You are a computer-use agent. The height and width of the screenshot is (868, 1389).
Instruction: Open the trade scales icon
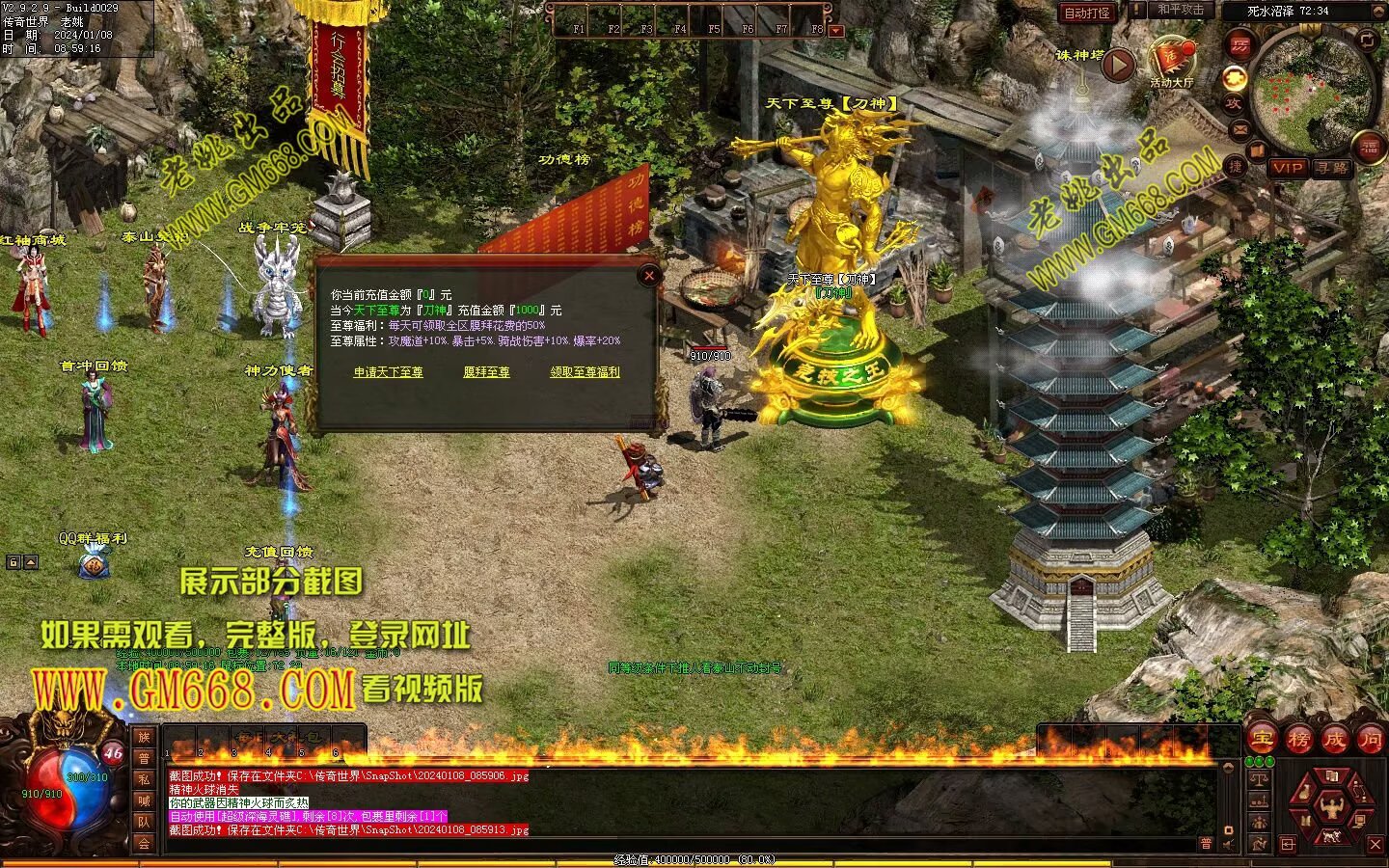pyautogui.click(x=1258, y=778)
